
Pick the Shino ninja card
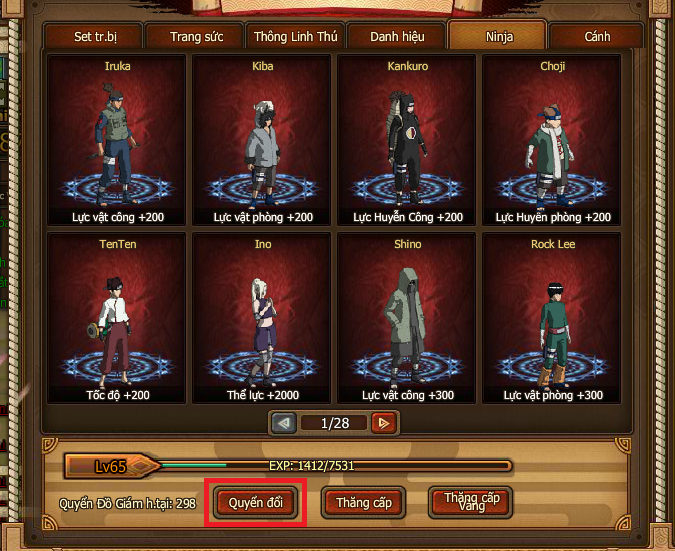[407, 319]
